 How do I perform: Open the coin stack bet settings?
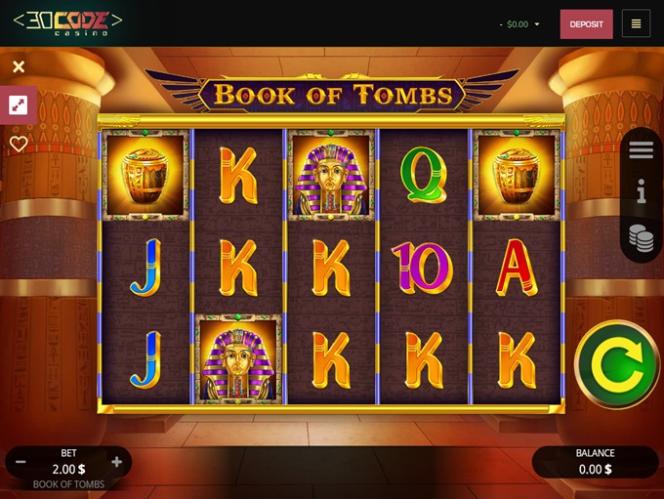(641, 237)
